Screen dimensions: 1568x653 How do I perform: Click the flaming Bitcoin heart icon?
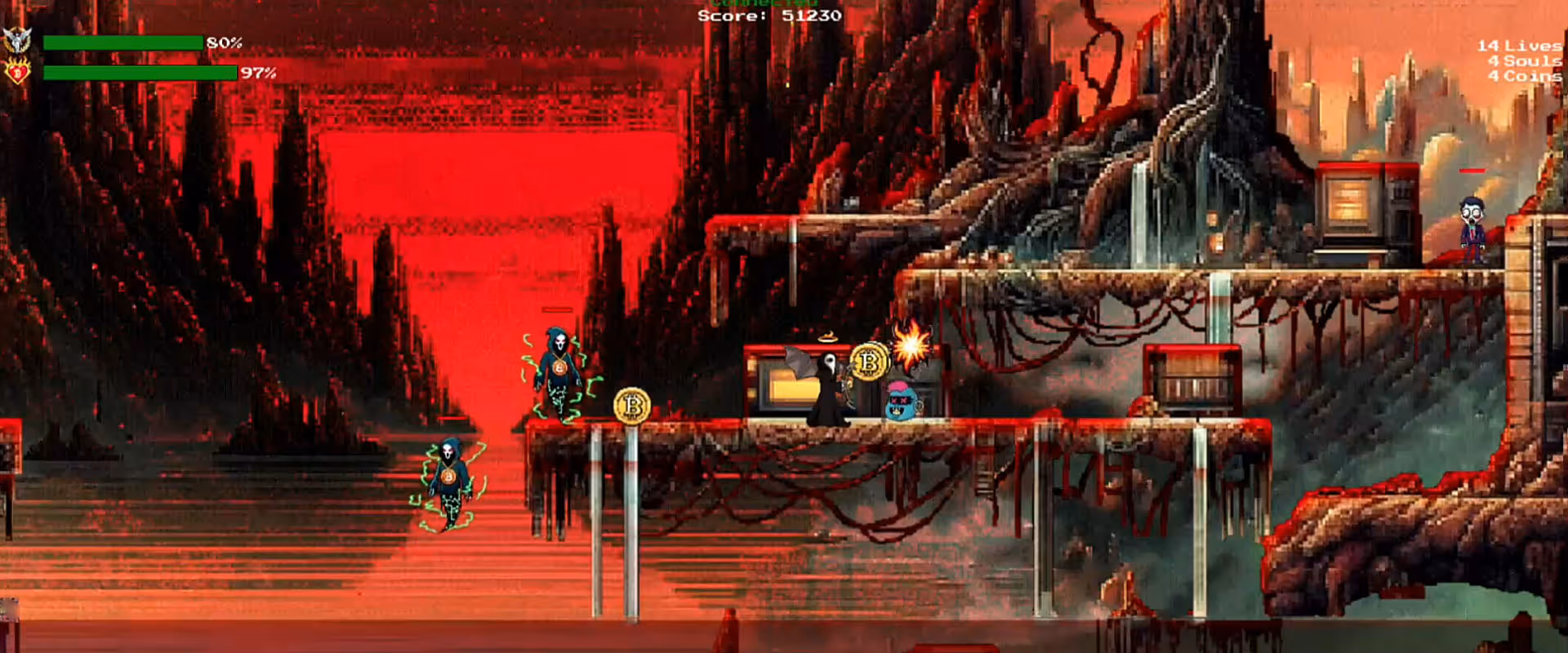tap(17, 72)
